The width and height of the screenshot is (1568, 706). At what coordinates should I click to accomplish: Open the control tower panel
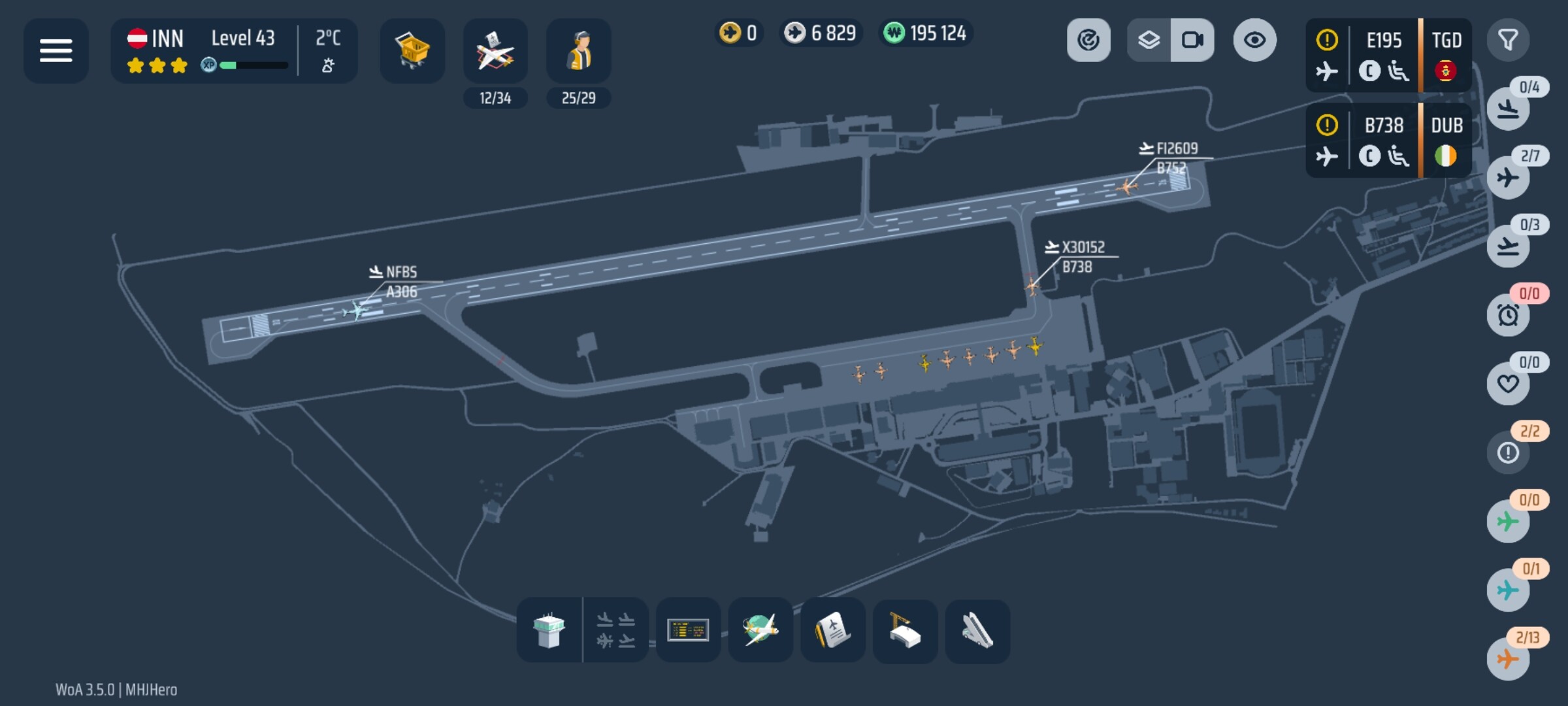tap(549, 630)
